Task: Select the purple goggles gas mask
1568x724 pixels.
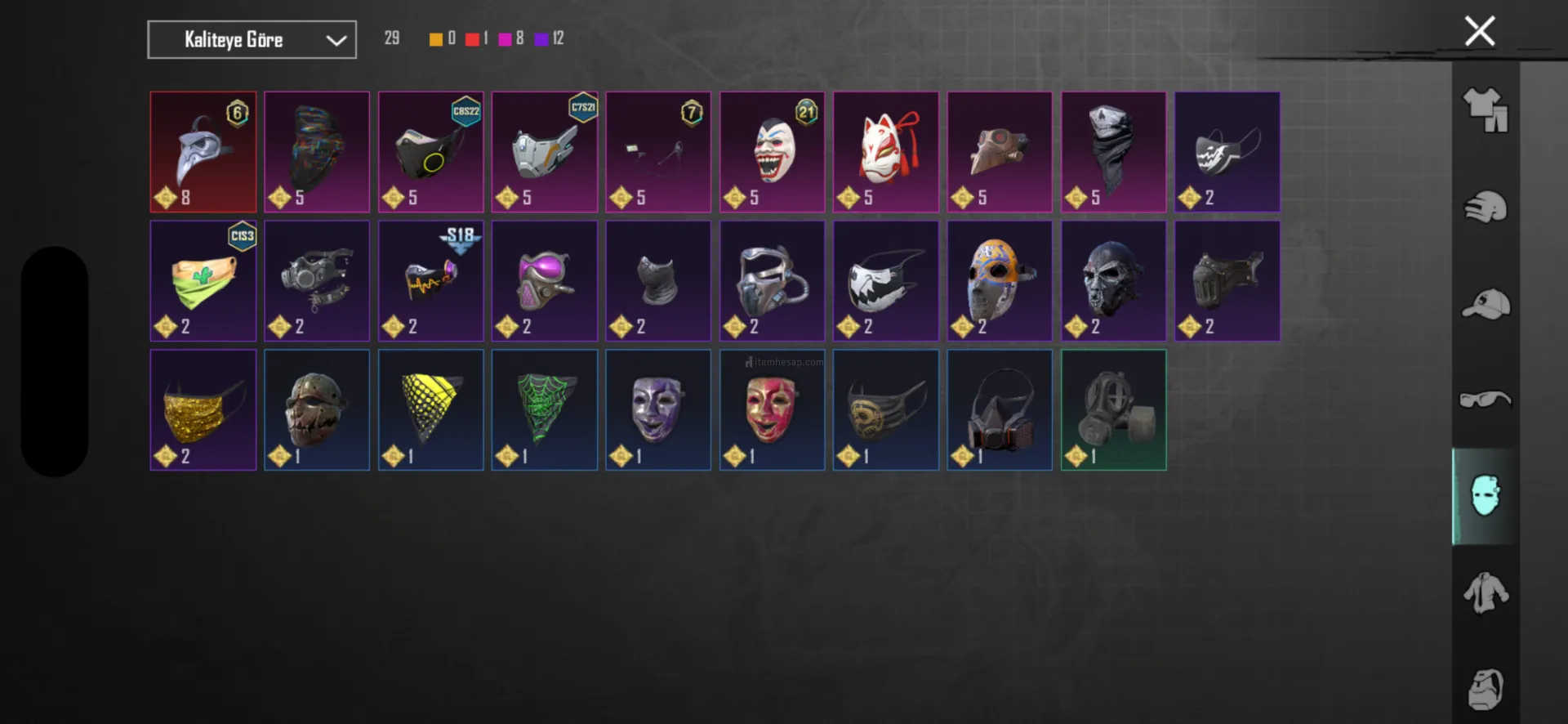Action: 544,281
